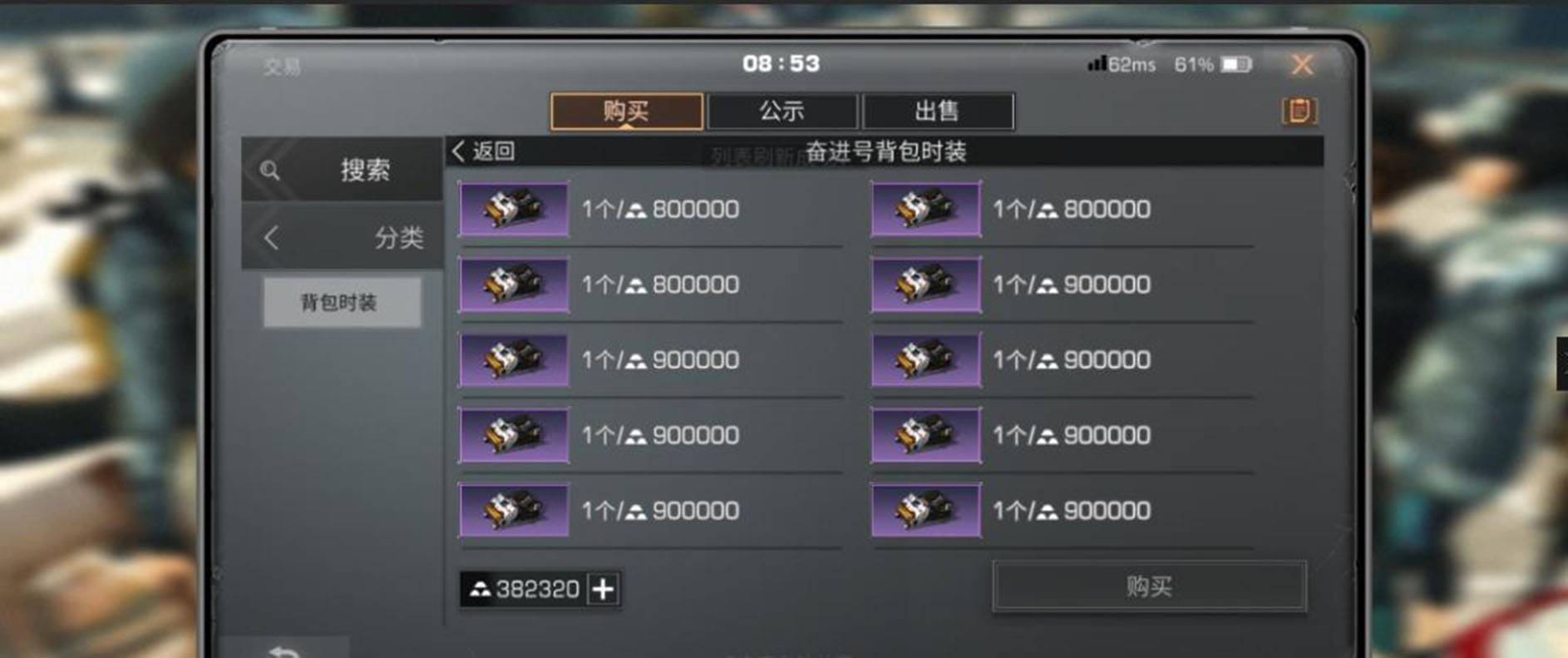
Task: Click the currency triangle icon beside 382320
Action: (481, 589)
